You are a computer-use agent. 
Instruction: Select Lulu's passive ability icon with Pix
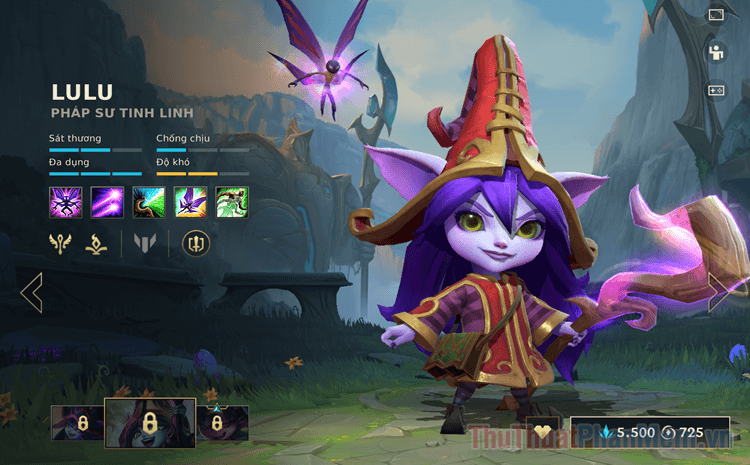65,202
